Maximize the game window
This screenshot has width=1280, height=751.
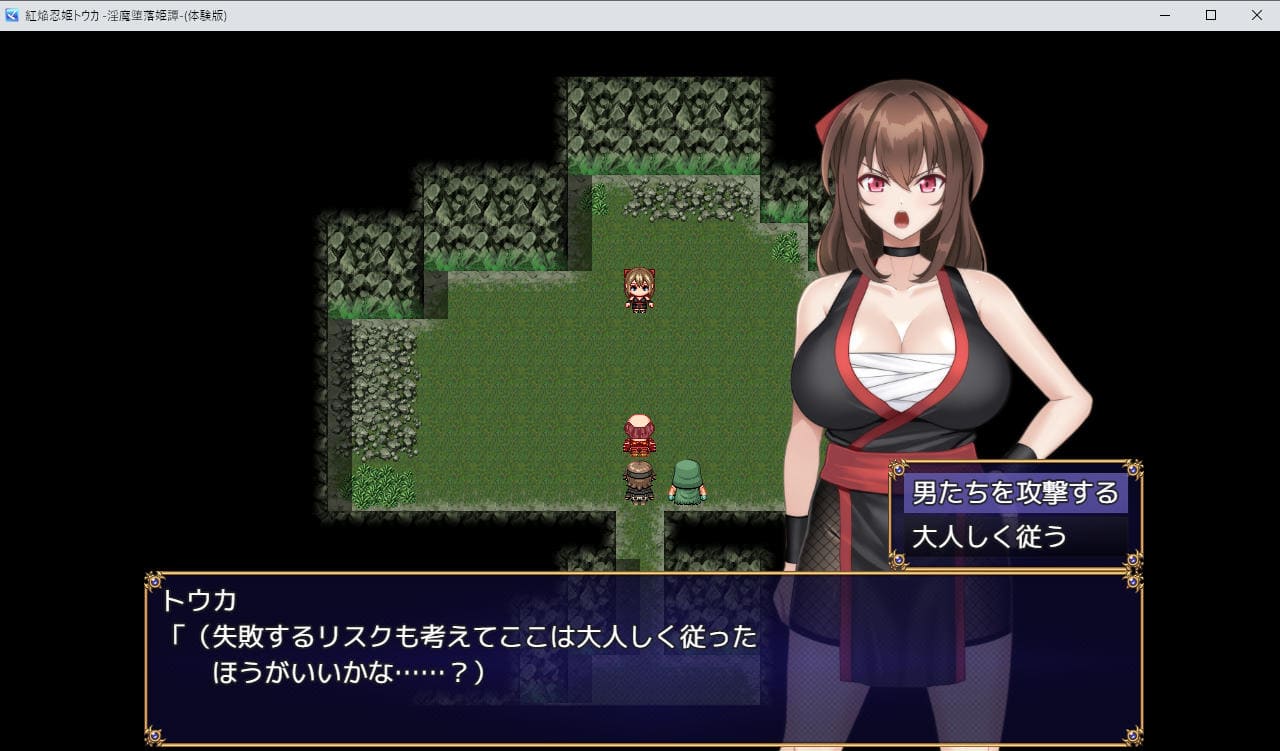point(1211,15)
